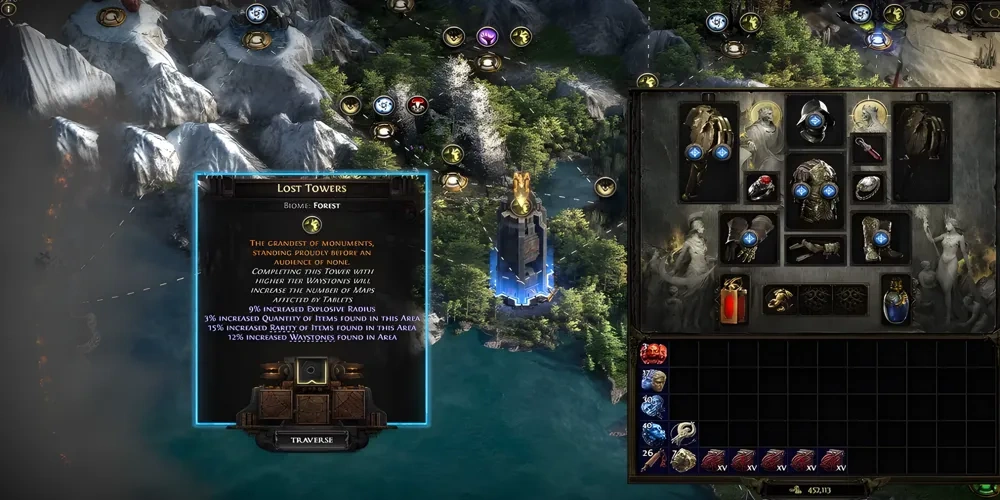Select the equipped helmet slot
Image resolution: width=1000 pixels, height=500 pixels.
pos(815,121)
